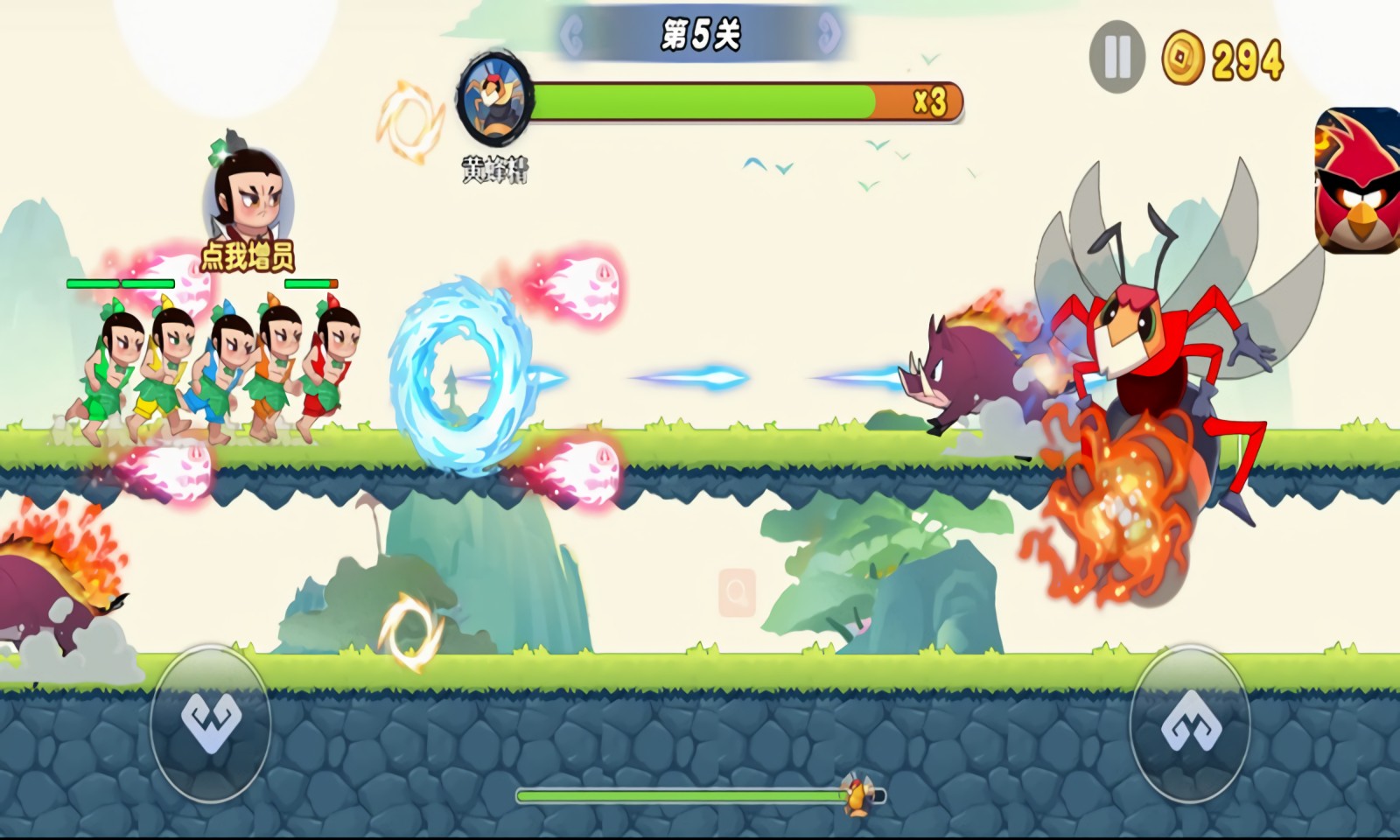
Task: Pause the game with the pause button
Action: click(1116, 58)
